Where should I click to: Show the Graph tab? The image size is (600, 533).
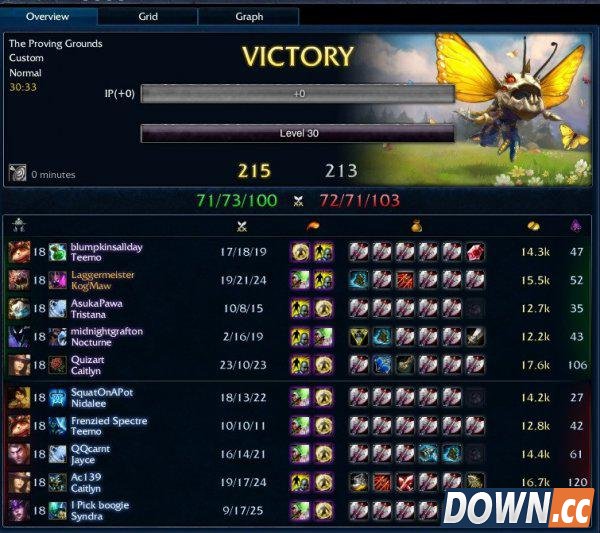point(249,16)
